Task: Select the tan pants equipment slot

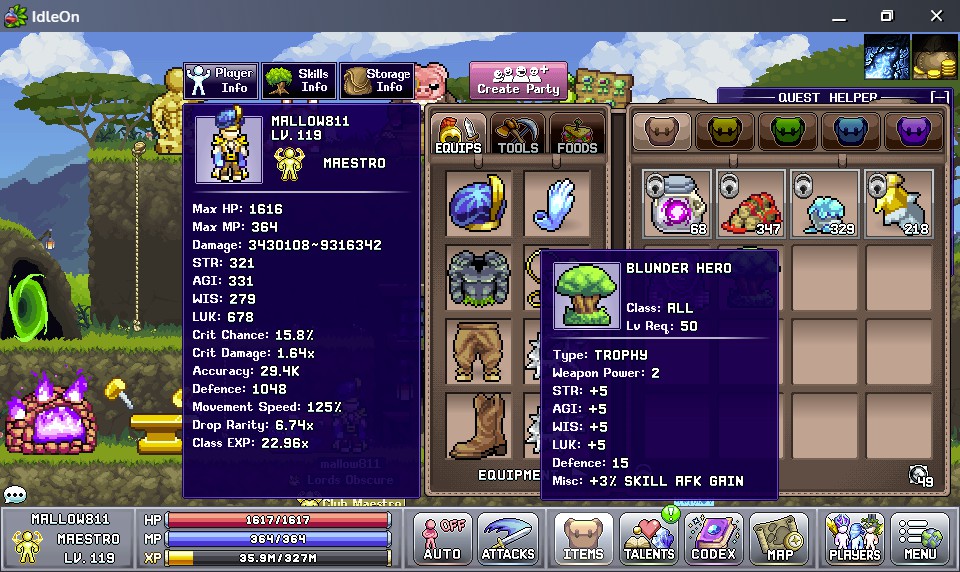Action: [478, 352]
